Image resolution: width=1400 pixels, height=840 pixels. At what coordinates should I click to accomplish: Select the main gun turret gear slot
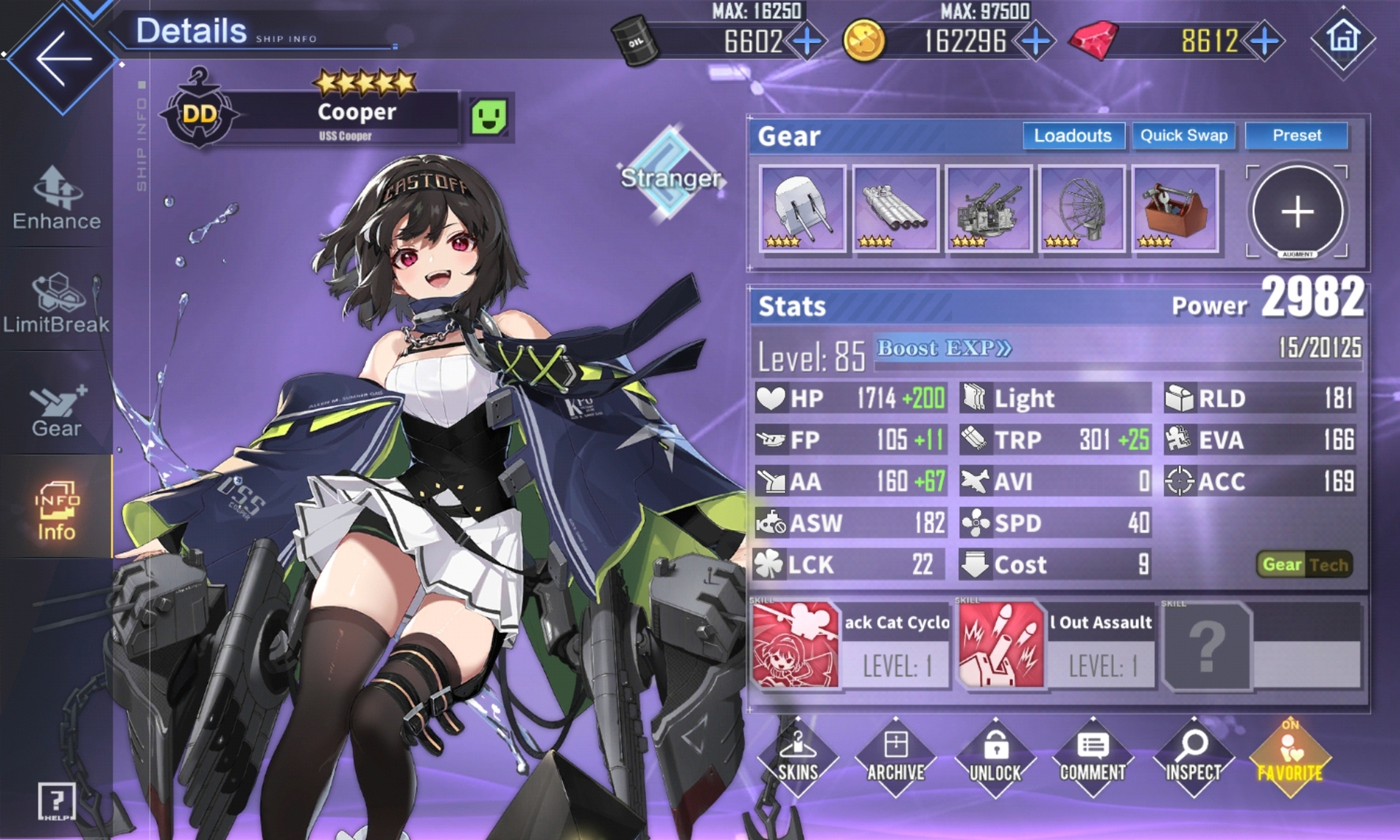coord(802,209)
